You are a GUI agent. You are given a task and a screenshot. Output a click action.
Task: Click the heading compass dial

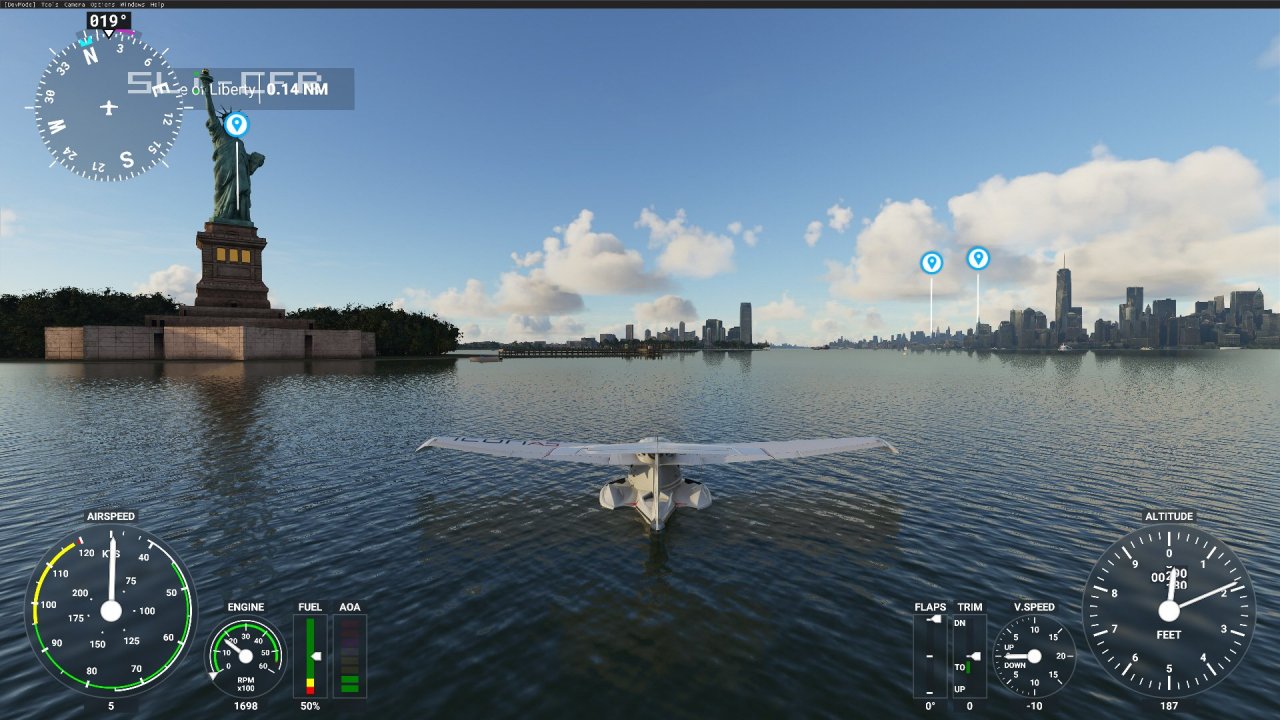108,107
